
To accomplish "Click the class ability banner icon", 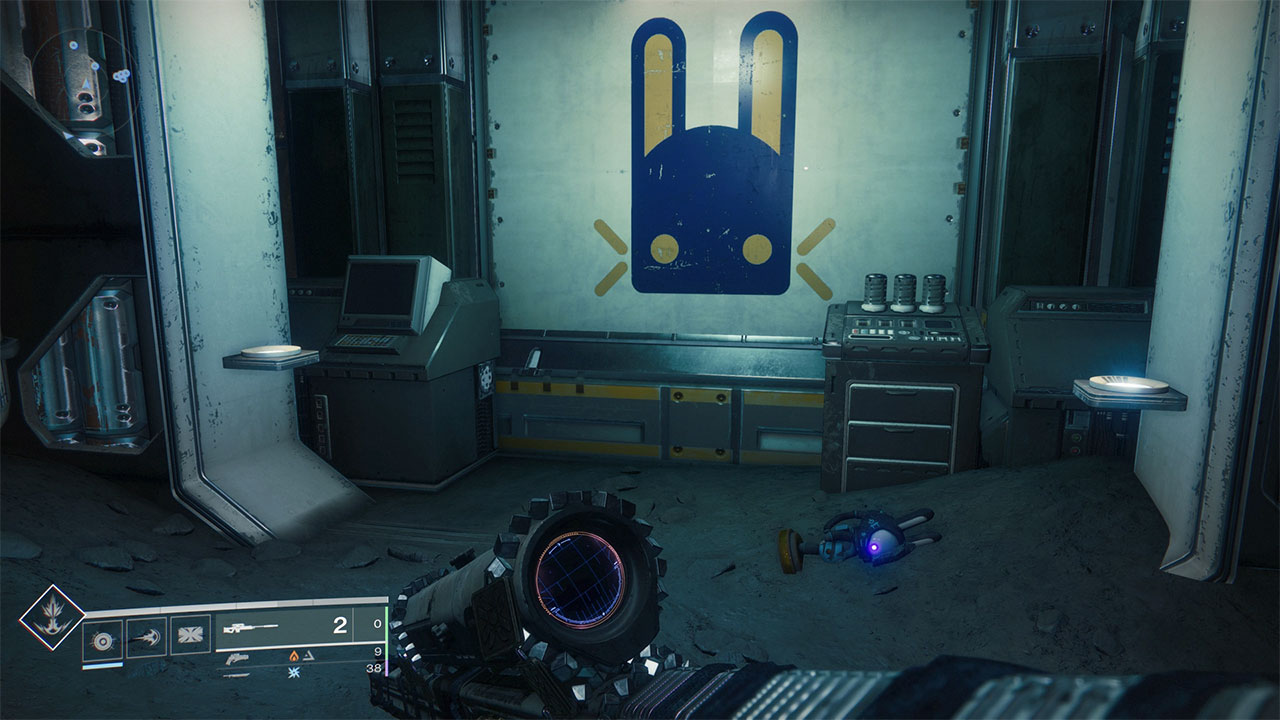I will (190, 633).
